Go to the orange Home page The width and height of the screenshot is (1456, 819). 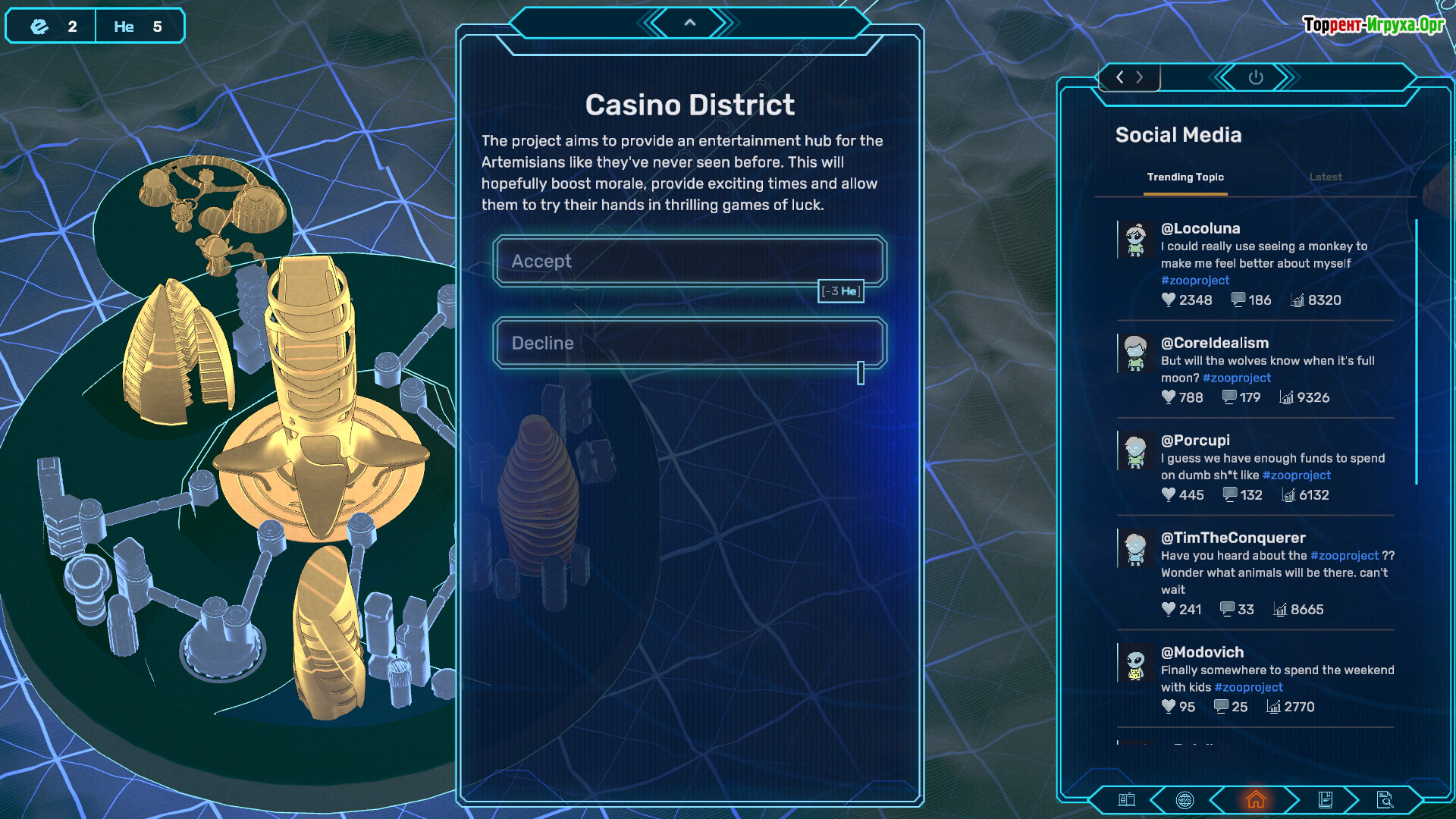(x=1256, y=799)
